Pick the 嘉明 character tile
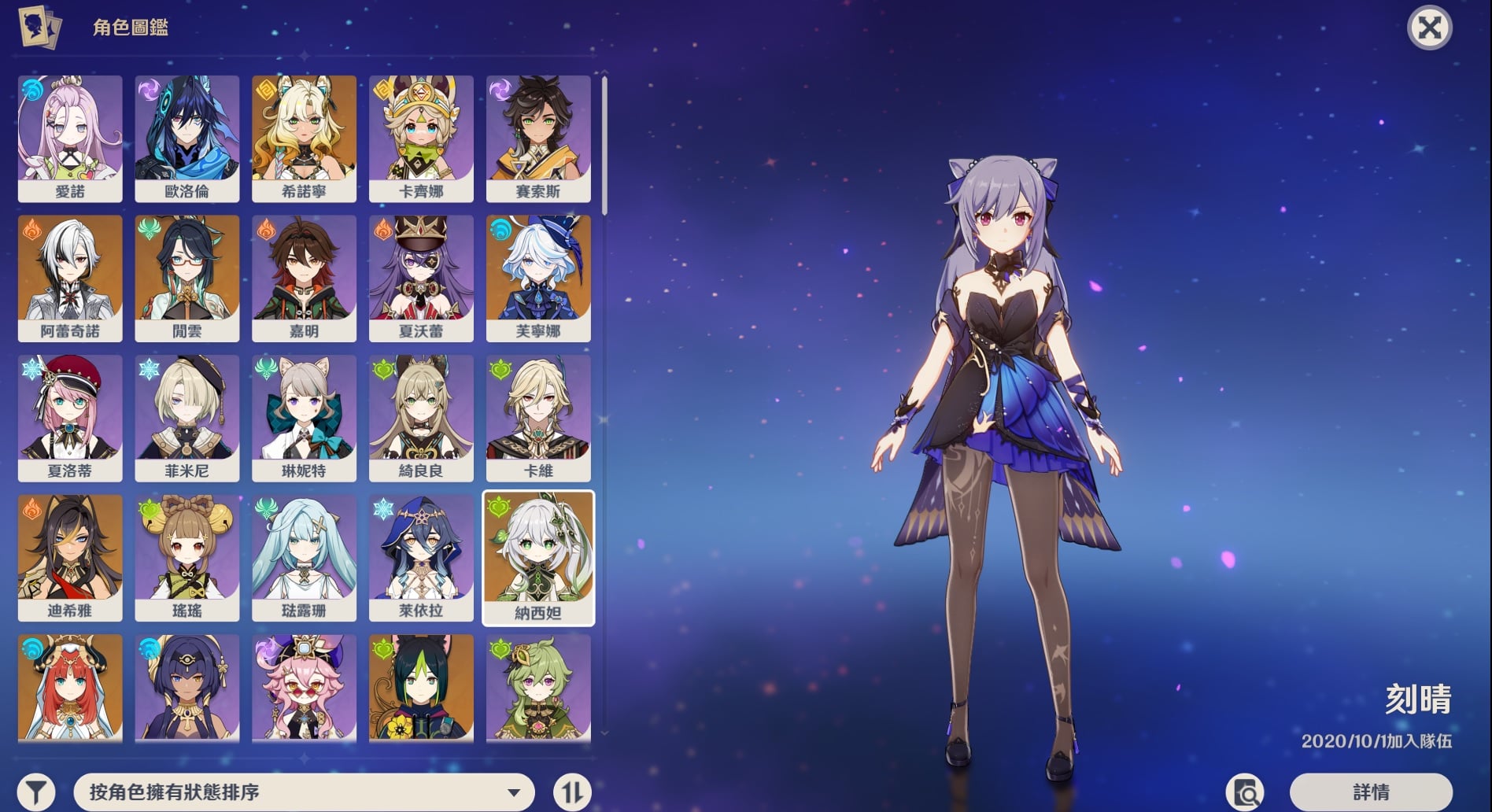 pyautogui.click(x=304, y=278)
